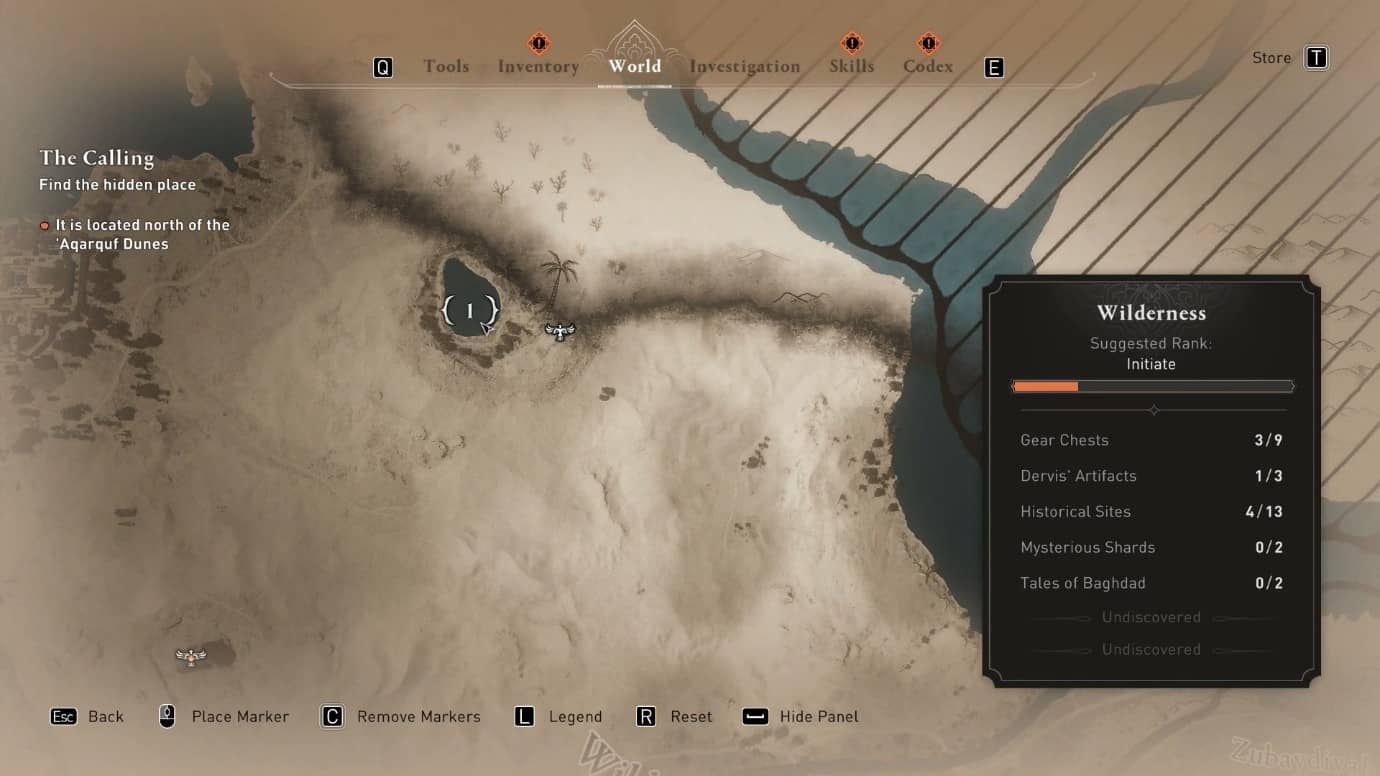Click the eagle viewpoint icon in the lower left
The width and height of the screenshot is (1380, 776).
click(x=190, y=655)
